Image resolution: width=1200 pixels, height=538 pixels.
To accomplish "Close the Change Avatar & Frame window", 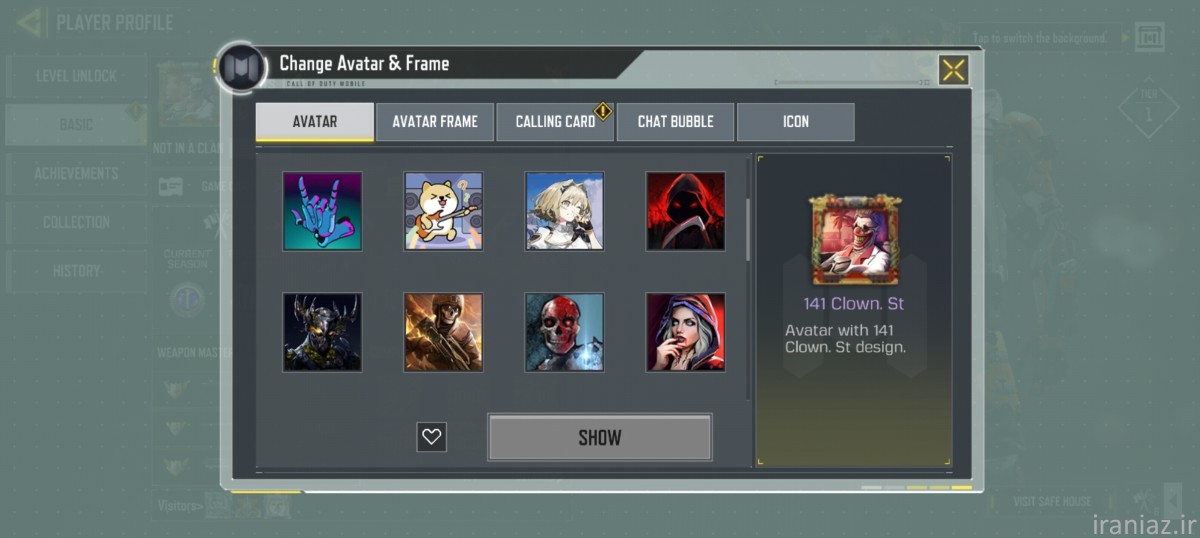I will pos(953,70).
